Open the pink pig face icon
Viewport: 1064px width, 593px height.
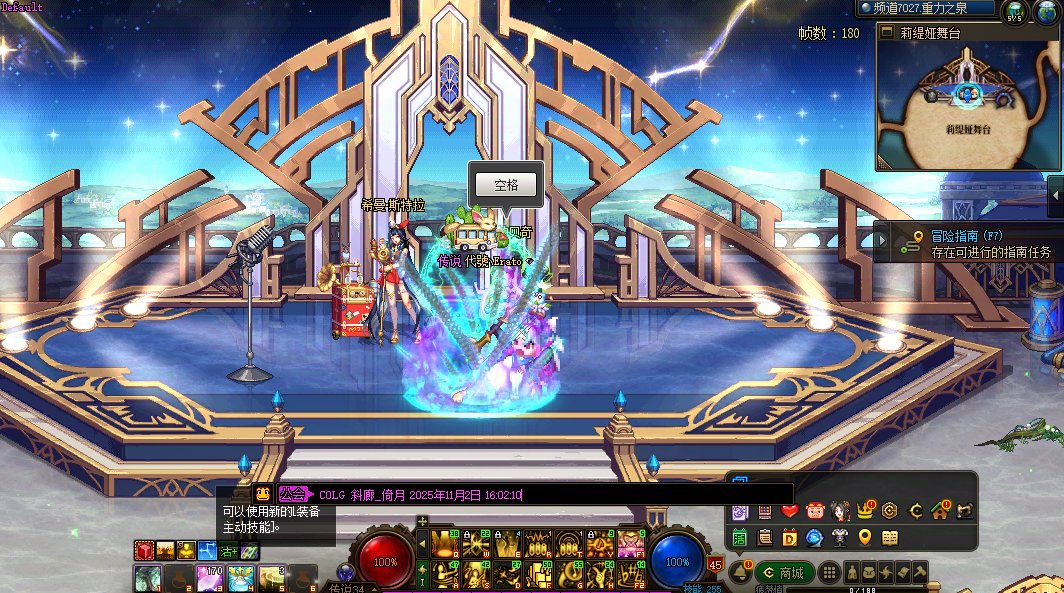coord(815,511)
